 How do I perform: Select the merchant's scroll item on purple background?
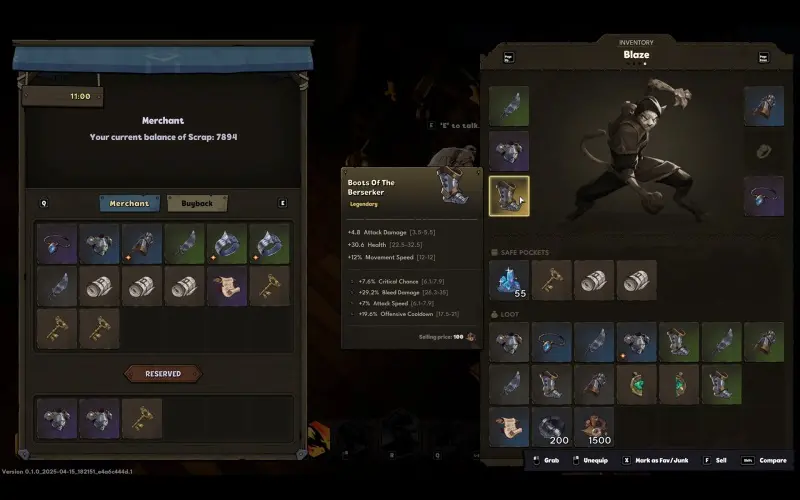tap(227, 286)
